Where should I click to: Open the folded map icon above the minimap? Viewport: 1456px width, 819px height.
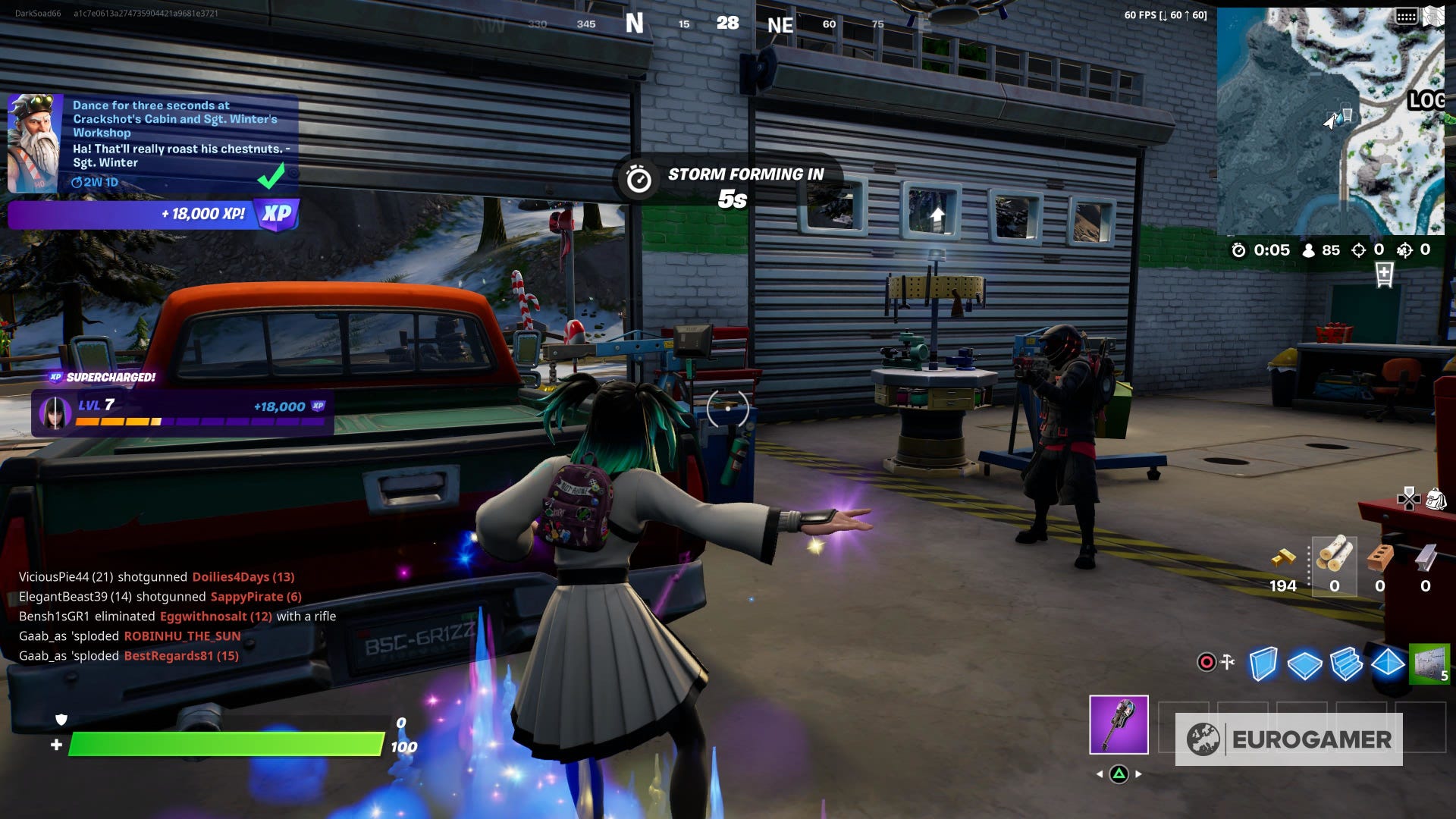[x=1433, y=16]
